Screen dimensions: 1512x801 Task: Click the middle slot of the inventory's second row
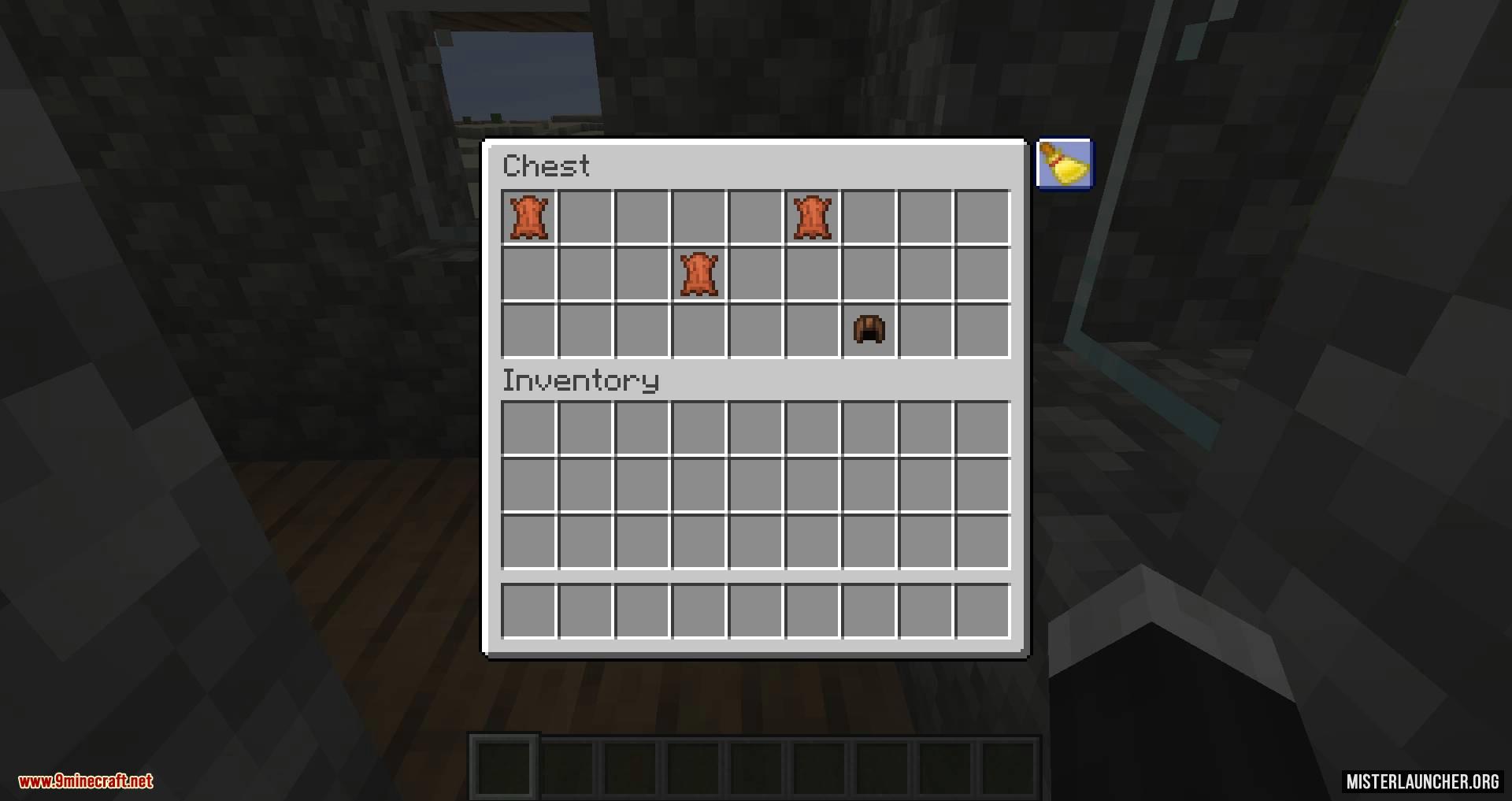pyautogui.click(x=756, y=483)
